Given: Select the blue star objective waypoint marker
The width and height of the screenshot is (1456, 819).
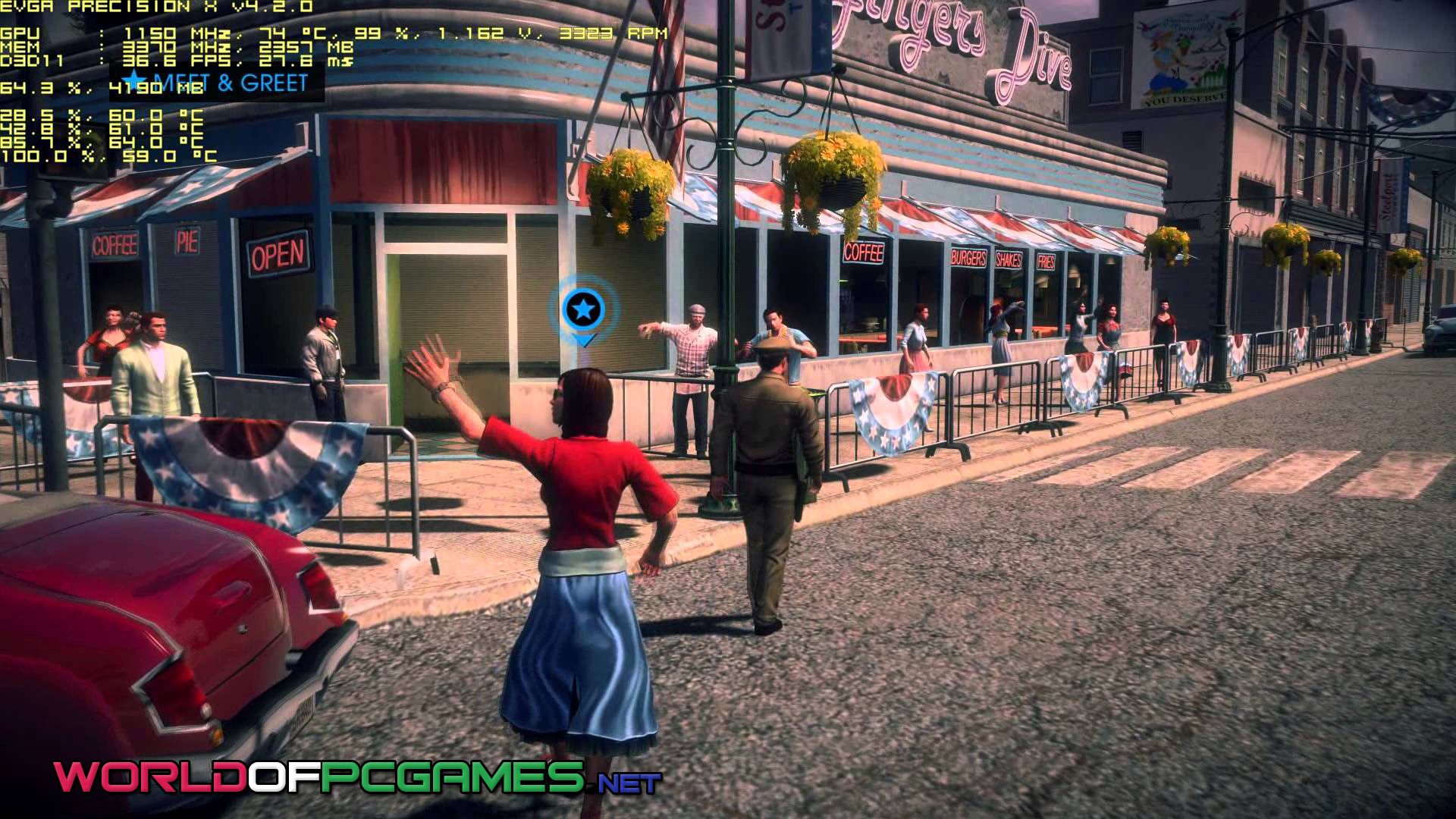Looking at the screenshot, I should 583,310.
